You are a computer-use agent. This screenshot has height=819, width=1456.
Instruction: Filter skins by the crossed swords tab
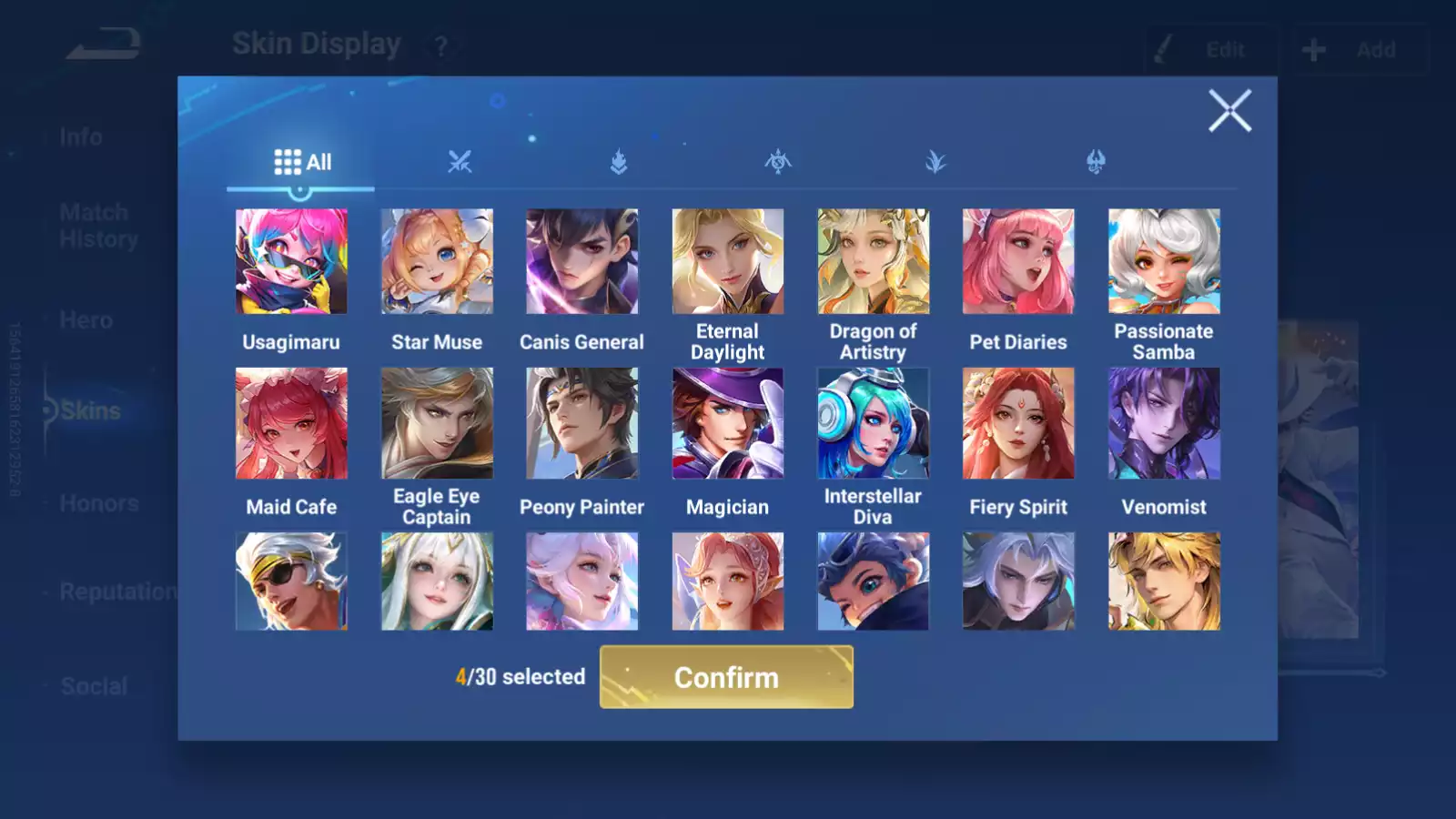coord(460,162)
